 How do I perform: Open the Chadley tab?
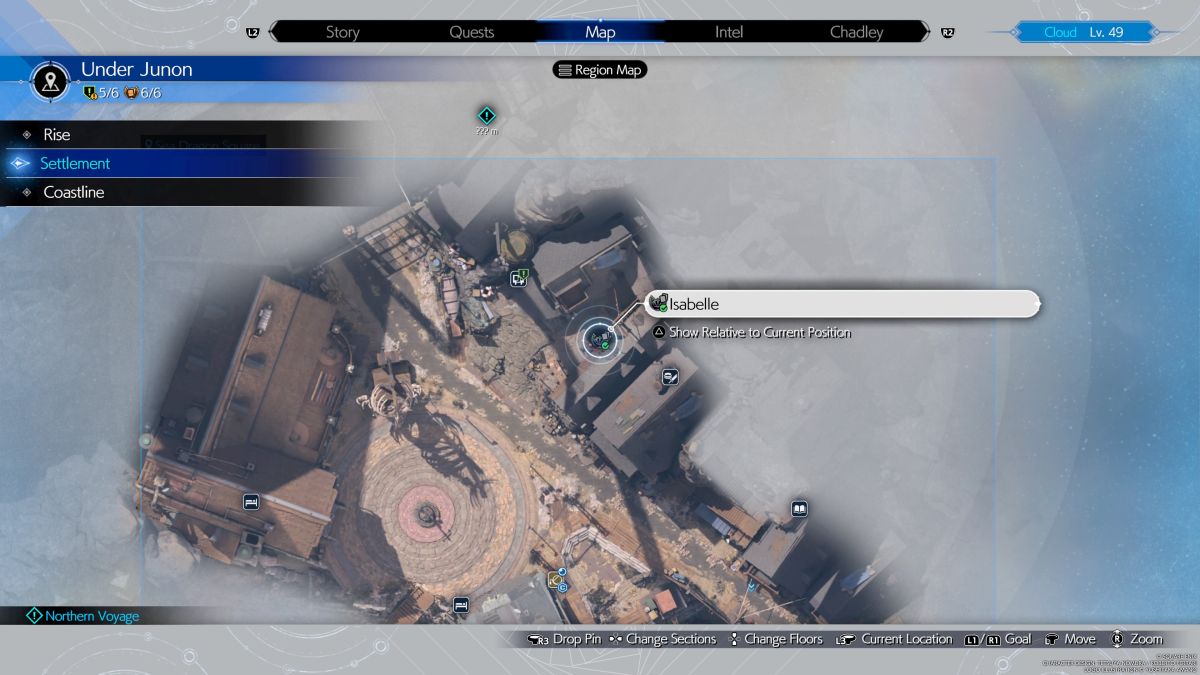857,32
